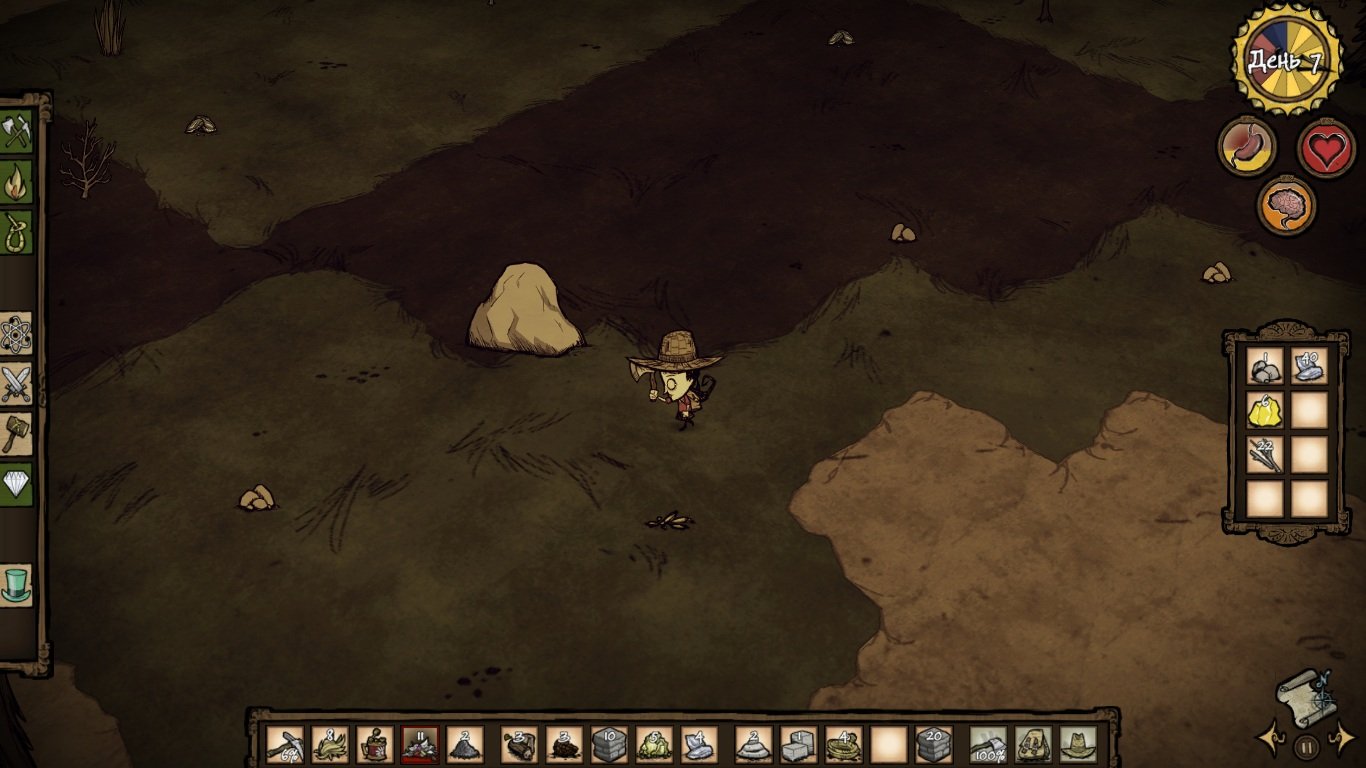Screen dimensions: 1366x768
Task: Select the Refine diamond crafting tab
Action: 17,484
